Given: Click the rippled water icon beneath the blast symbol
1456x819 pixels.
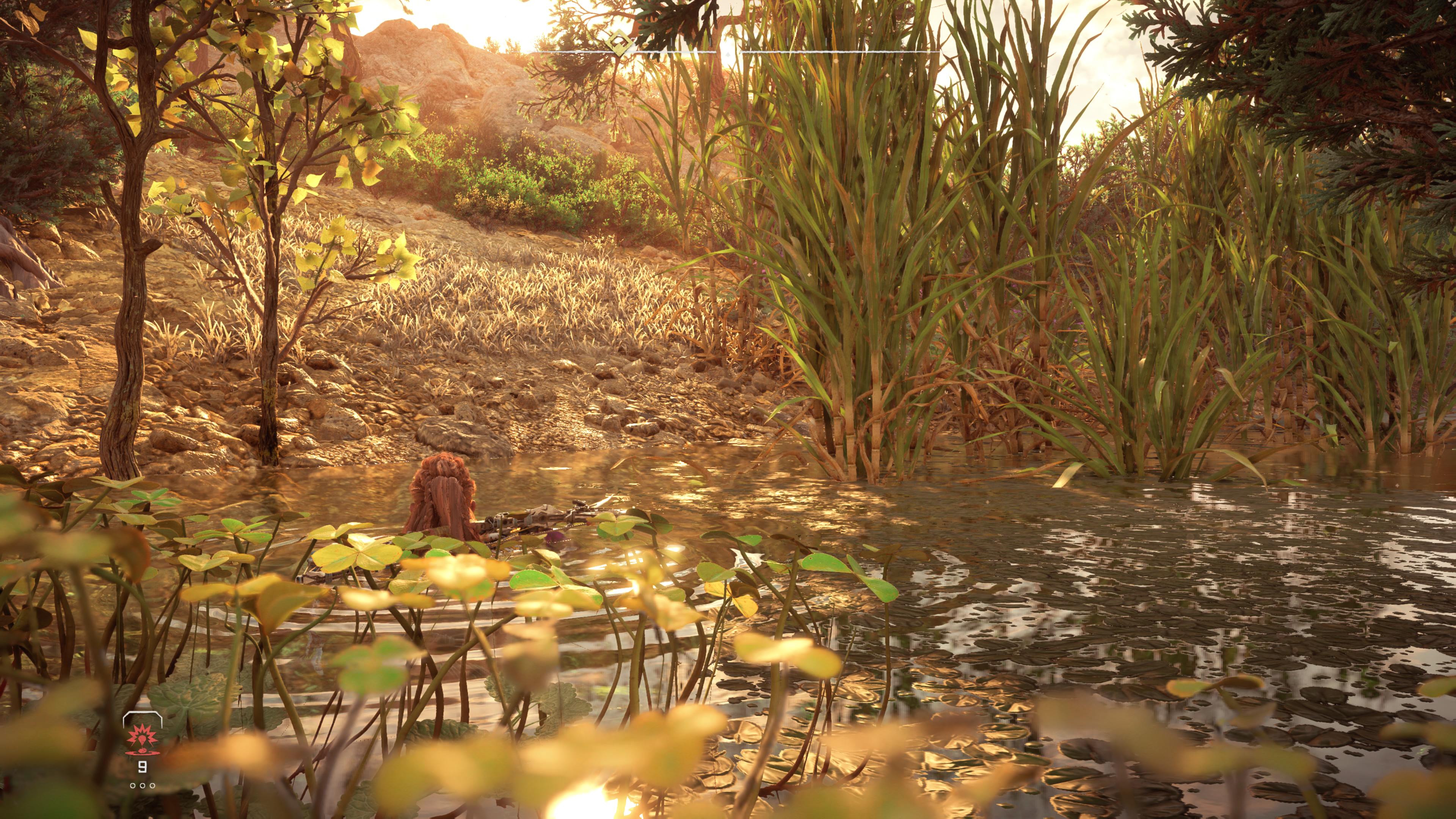Looking at the screenshot, I should pos(143,754).
